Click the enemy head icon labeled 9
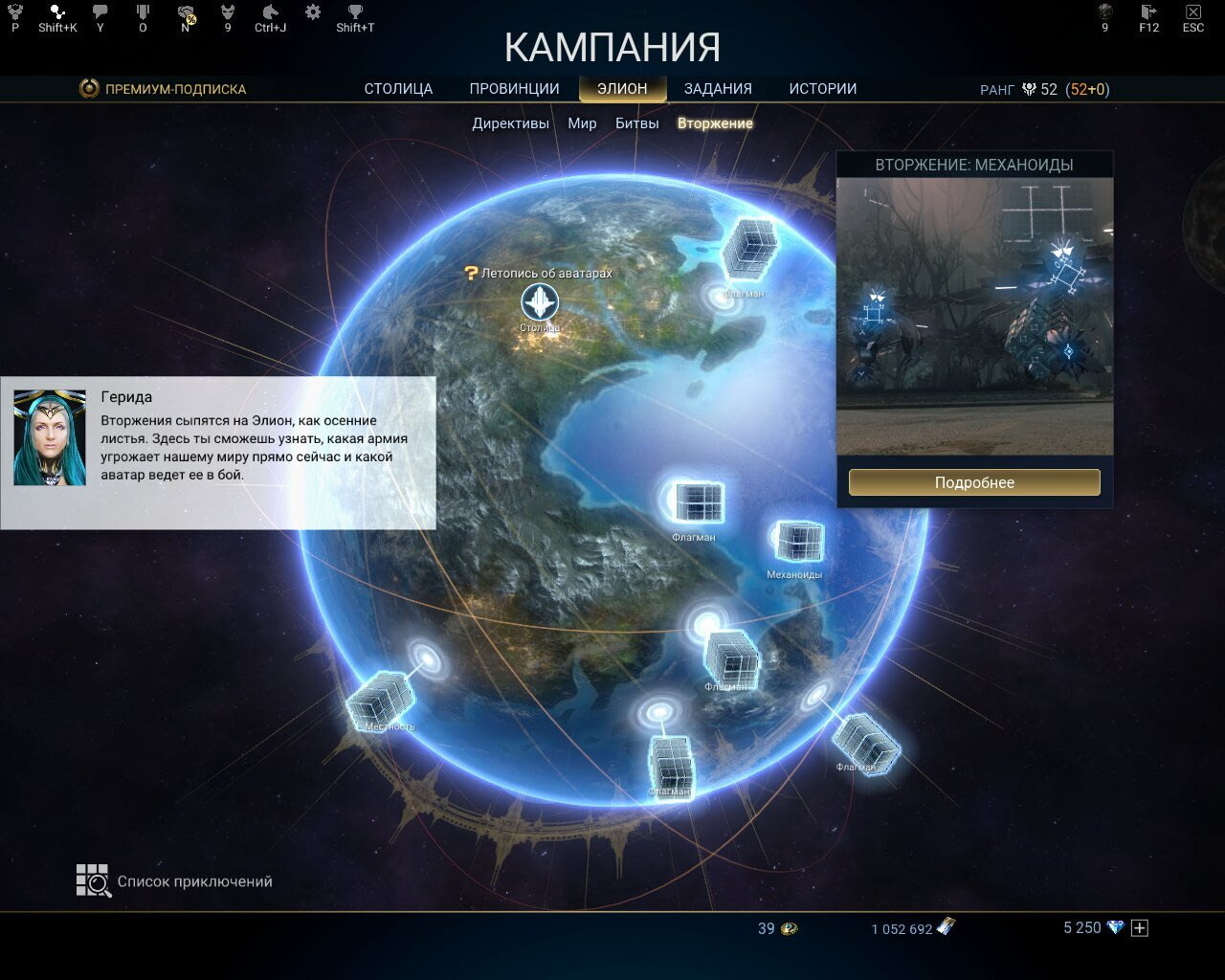This screenshot has height=980, width=1225. (x=227, y=11)
